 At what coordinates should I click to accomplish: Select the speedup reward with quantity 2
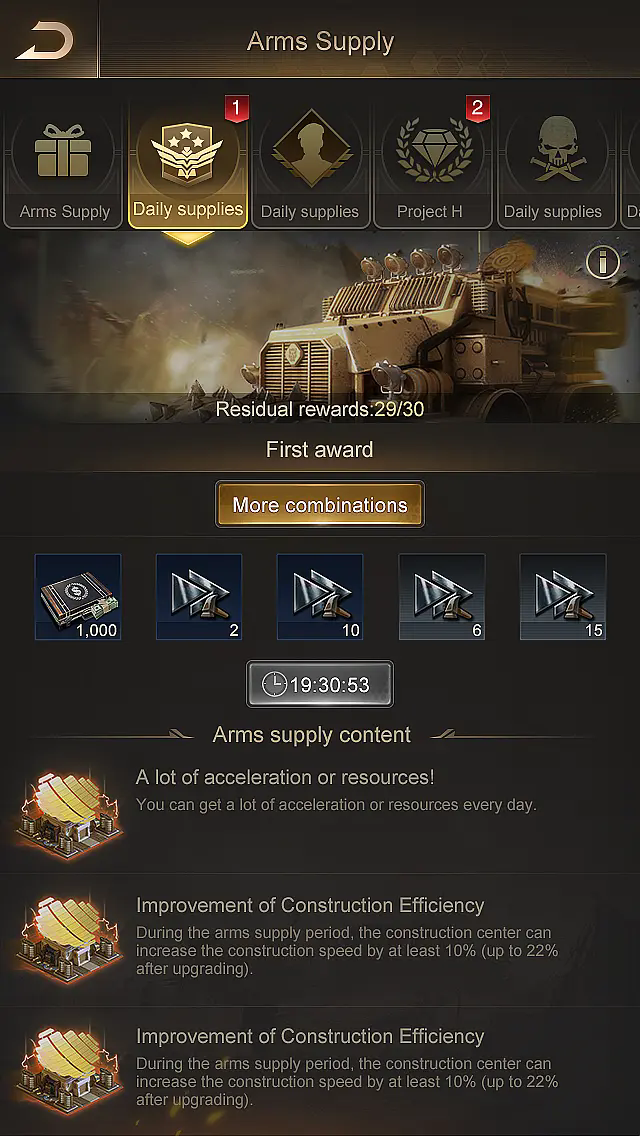[199, 597]
